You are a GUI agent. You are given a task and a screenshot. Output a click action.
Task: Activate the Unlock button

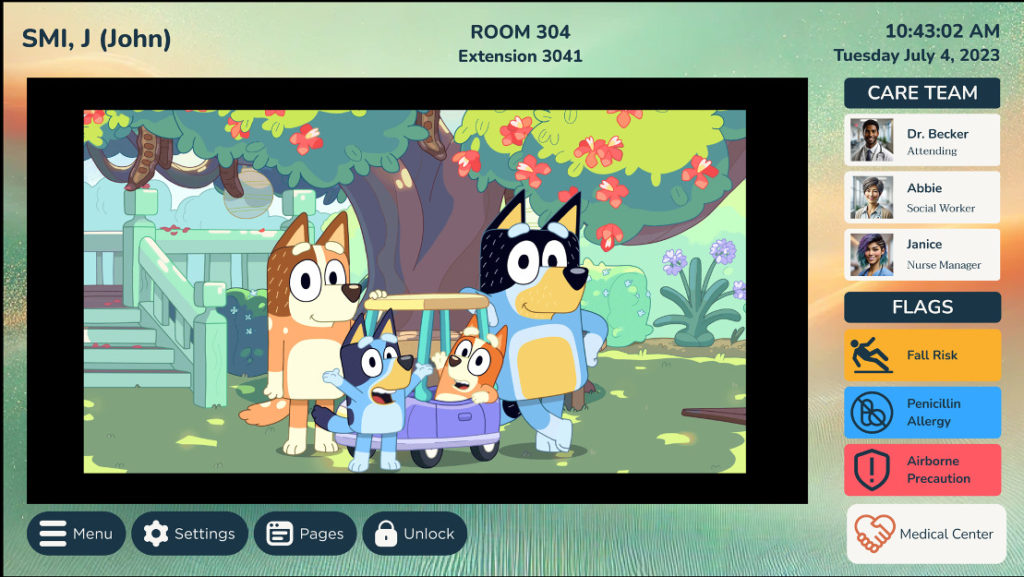414,534
